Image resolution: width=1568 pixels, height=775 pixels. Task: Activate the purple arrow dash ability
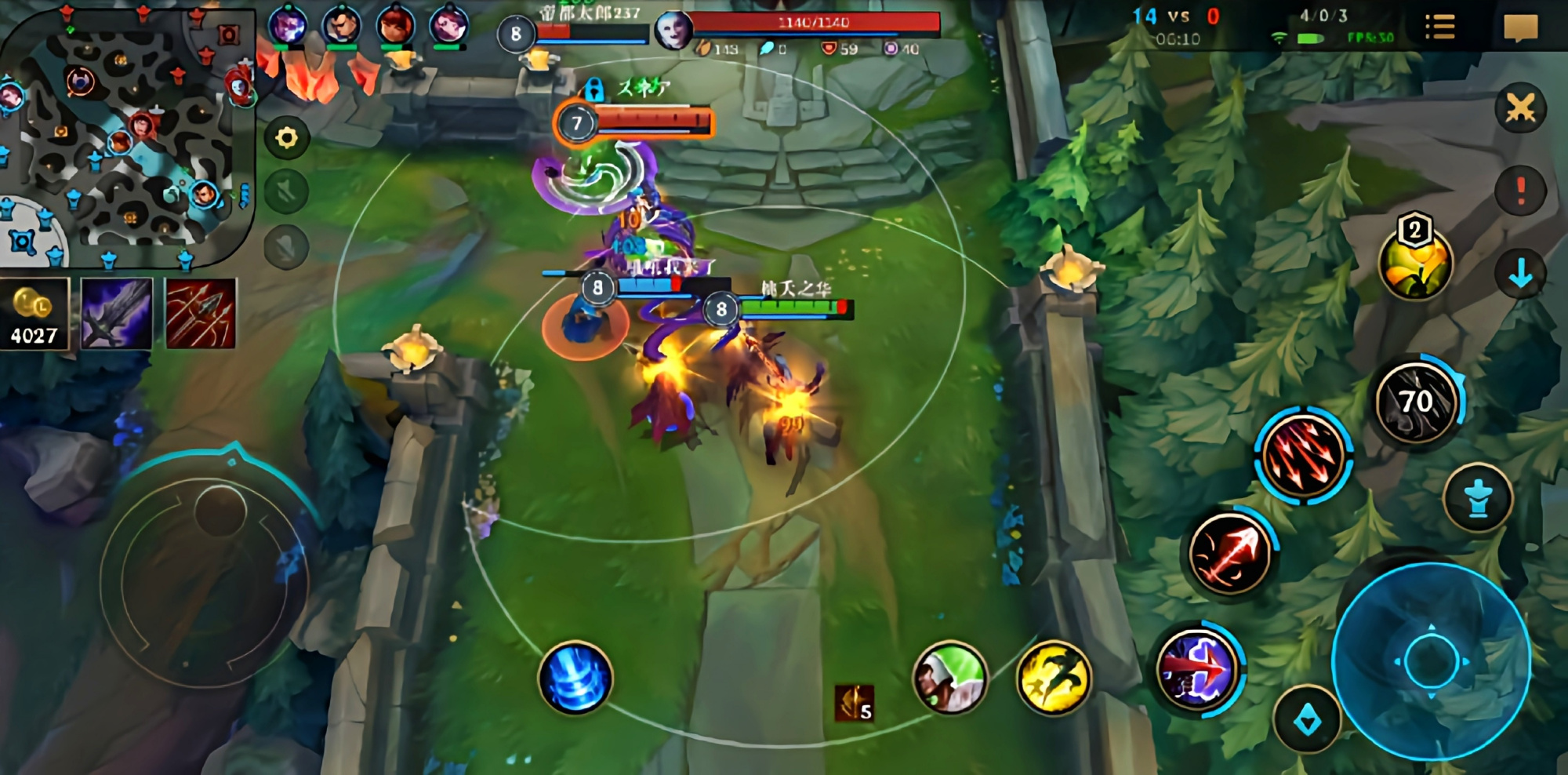[1198, 669]
